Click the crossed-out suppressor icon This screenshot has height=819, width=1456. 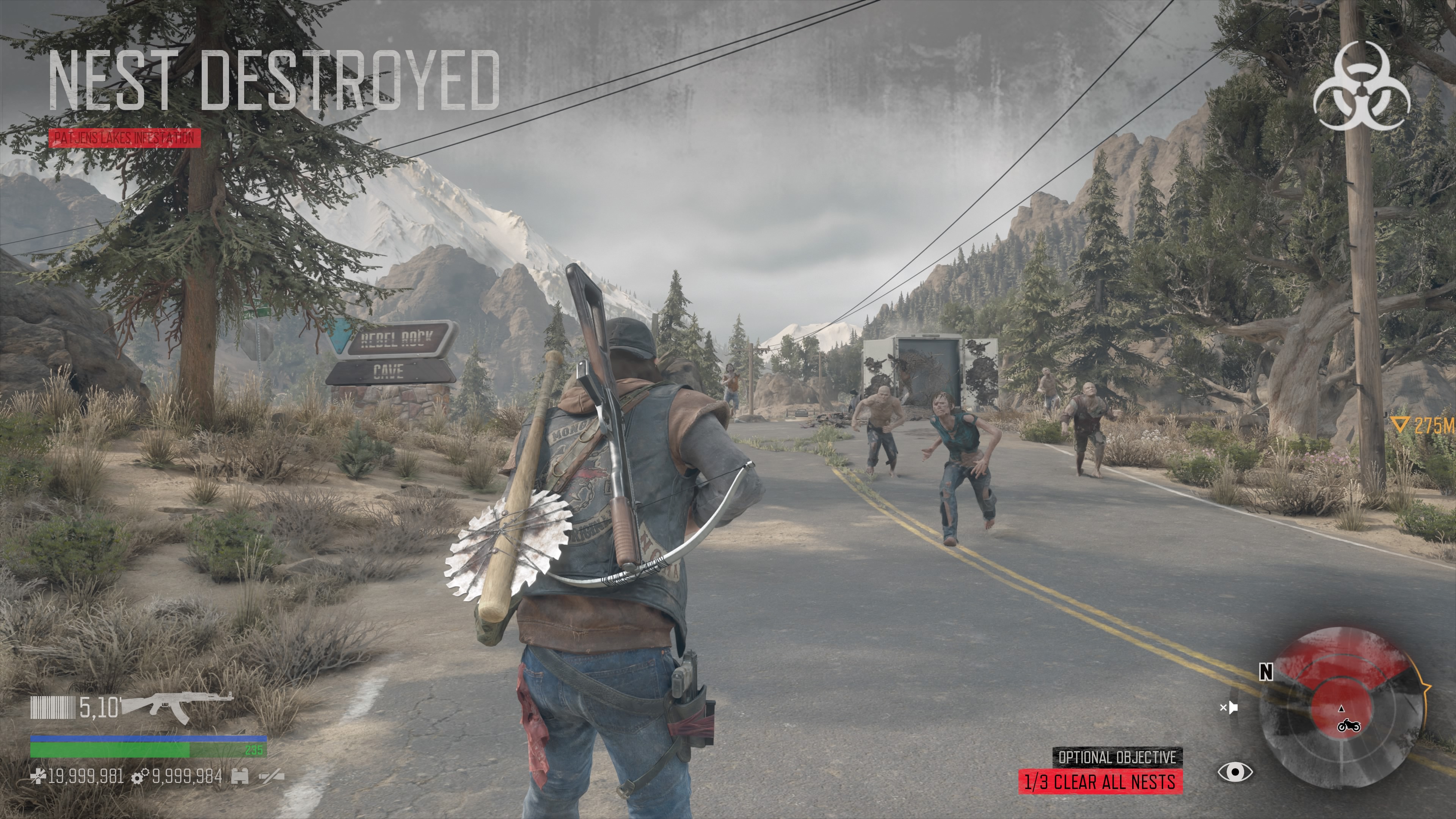[271, 777]
